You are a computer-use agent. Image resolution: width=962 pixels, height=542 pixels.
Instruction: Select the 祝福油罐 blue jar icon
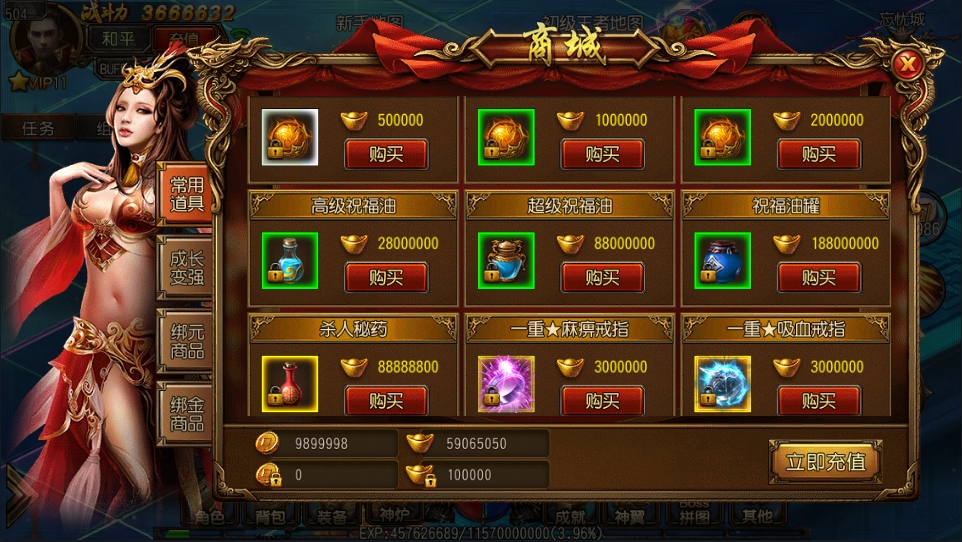click(722, 260)
